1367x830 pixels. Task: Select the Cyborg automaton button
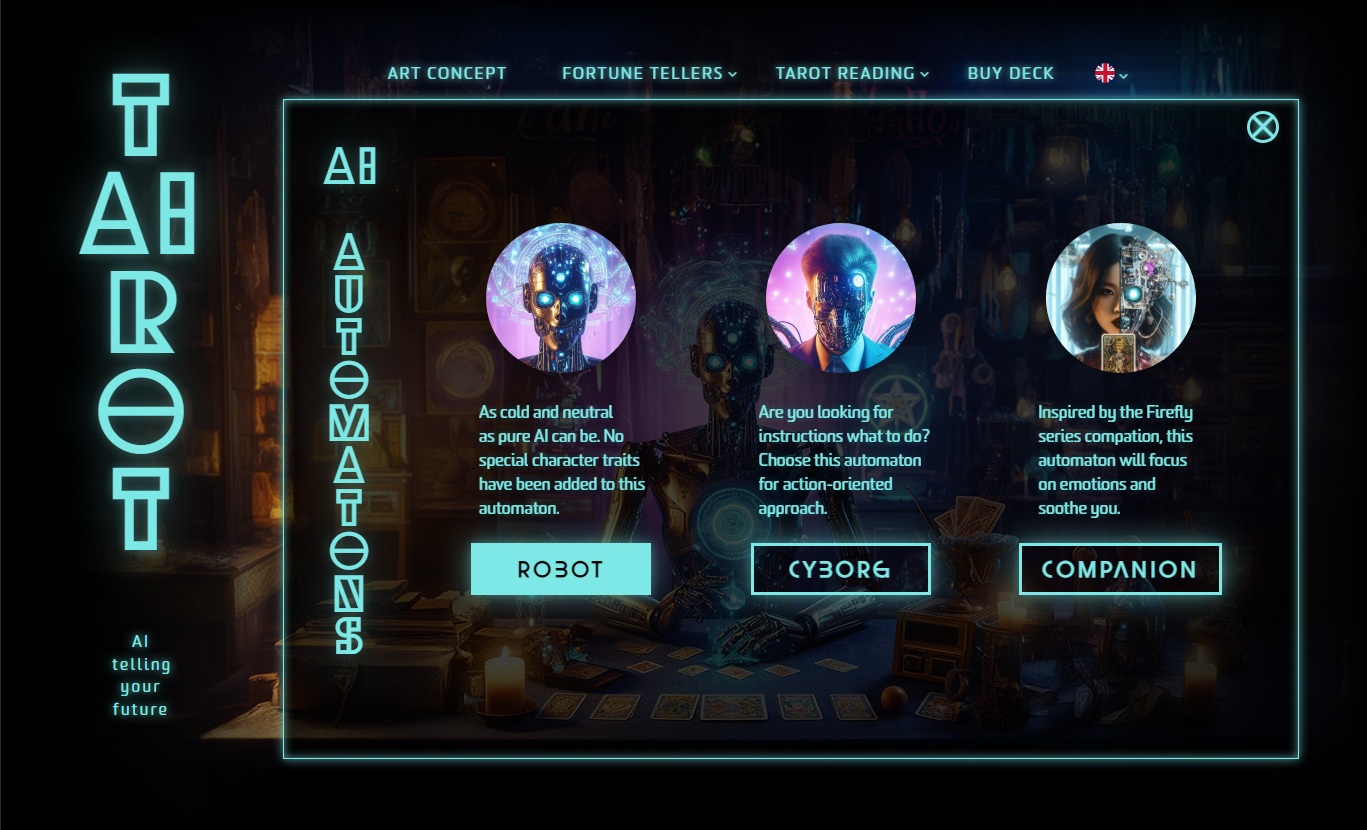pos(840,569)
